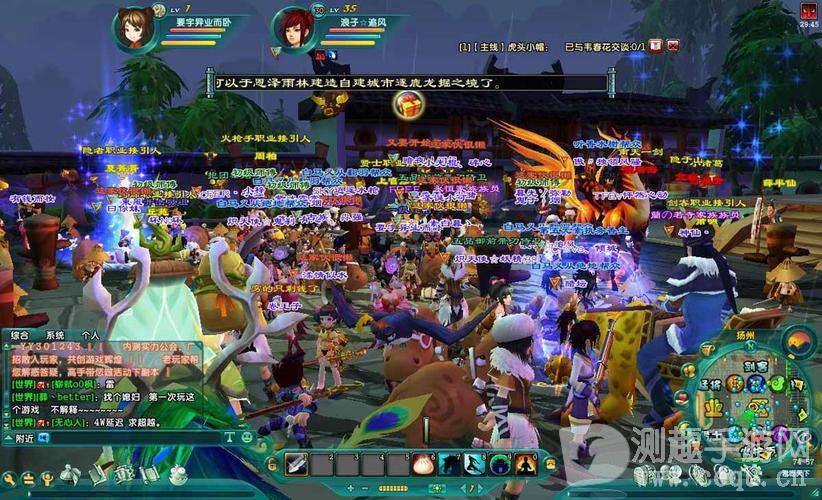Click the red demon icon in the top-right corner
The height and width of the screenshot is (500, 822).
[x=808, y=10]
